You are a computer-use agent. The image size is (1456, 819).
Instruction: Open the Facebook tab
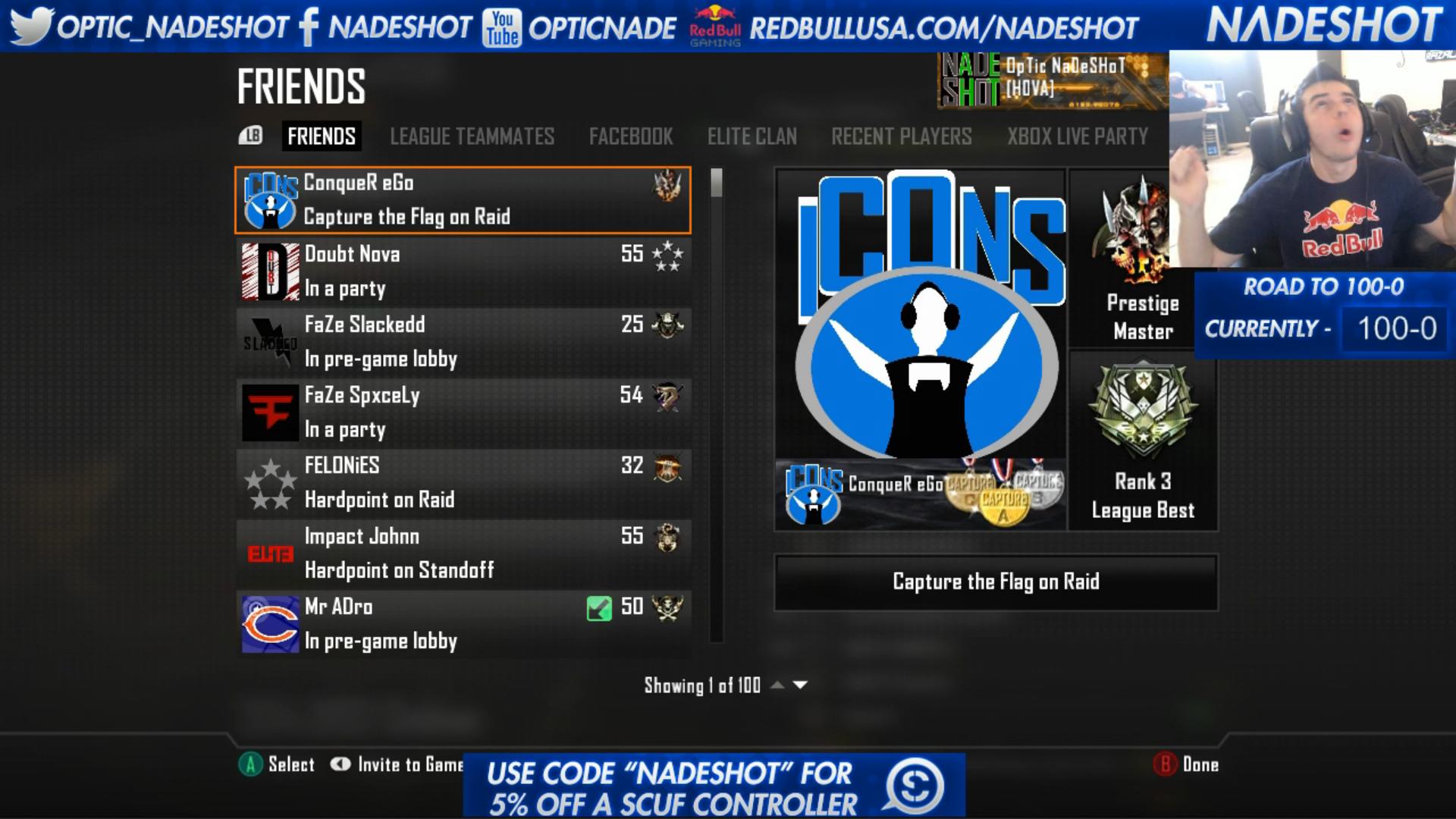tap(631, 136)
